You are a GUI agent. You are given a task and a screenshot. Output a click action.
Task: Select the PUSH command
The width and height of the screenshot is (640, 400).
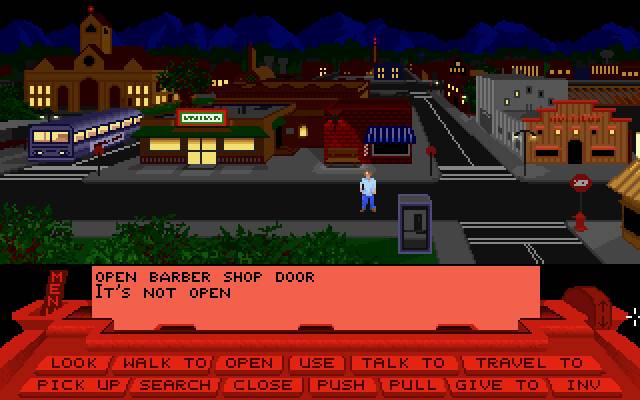coord(340,384)
